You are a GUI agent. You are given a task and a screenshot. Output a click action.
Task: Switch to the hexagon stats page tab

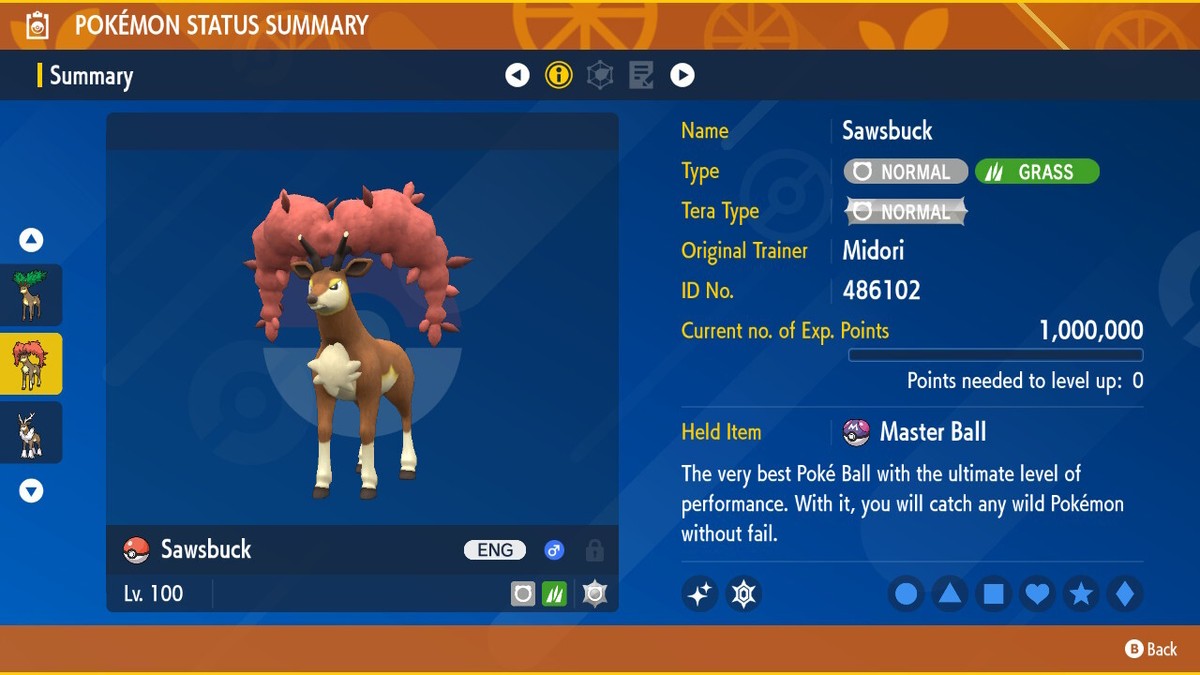click(x=600, y=75)
